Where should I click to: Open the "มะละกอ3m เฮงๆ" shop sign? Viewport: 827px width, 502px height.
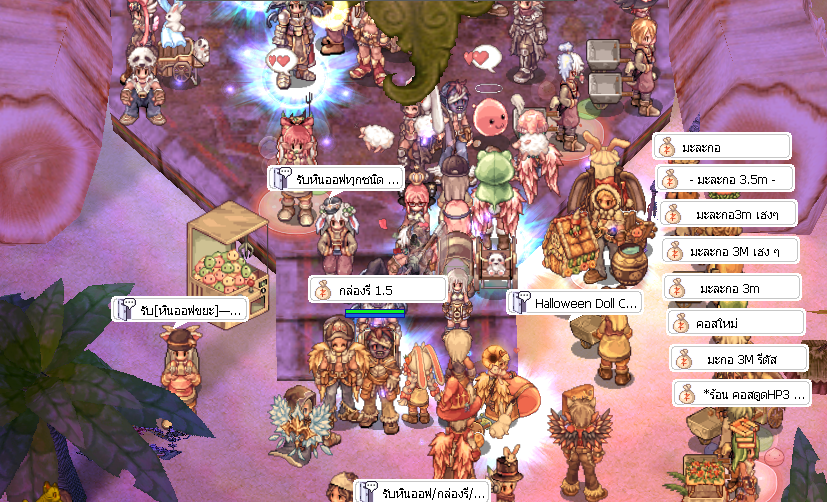point(729,215)
